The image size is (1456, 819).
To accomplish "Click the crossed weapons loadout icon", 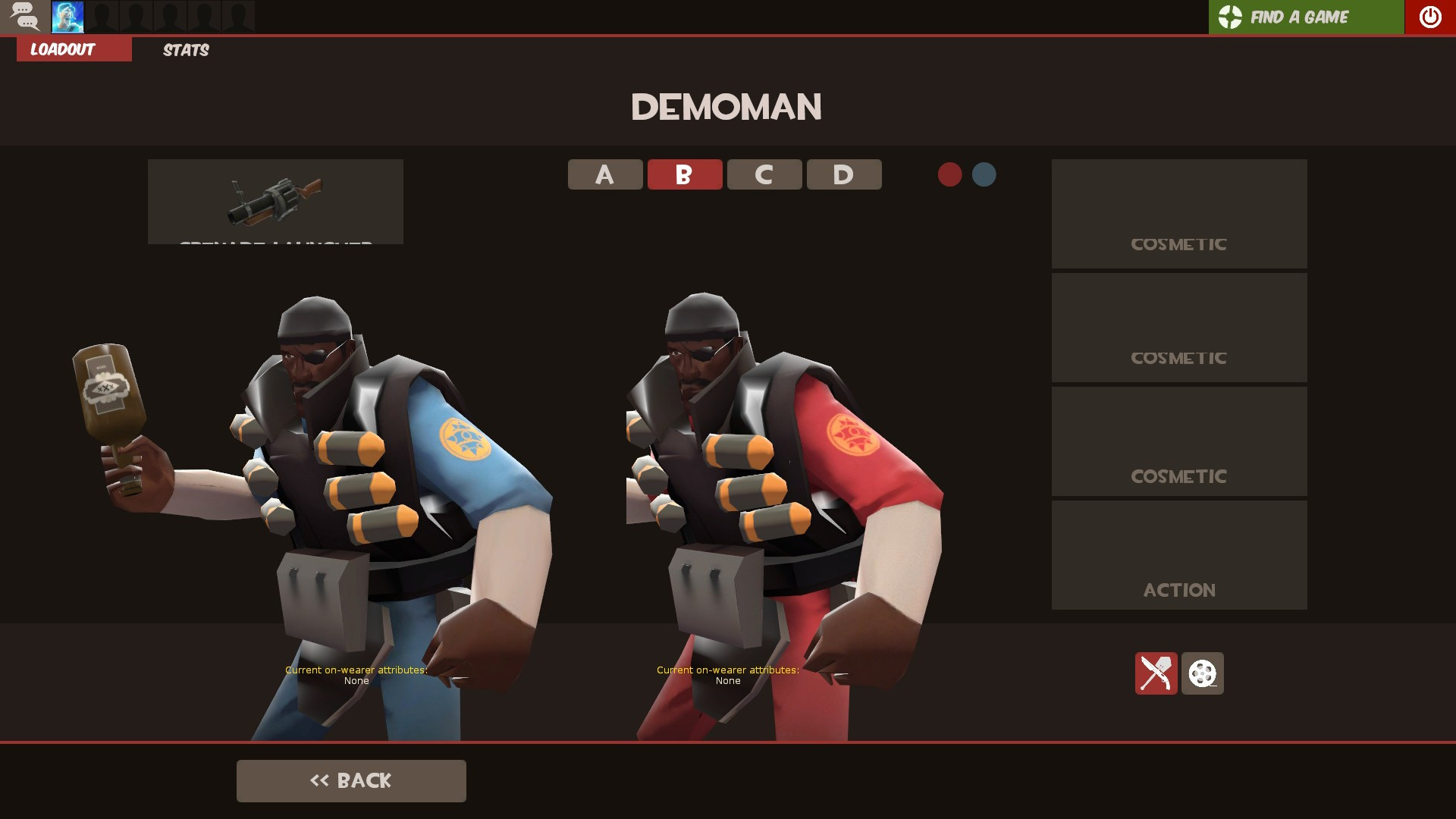I will (1156, 673).
